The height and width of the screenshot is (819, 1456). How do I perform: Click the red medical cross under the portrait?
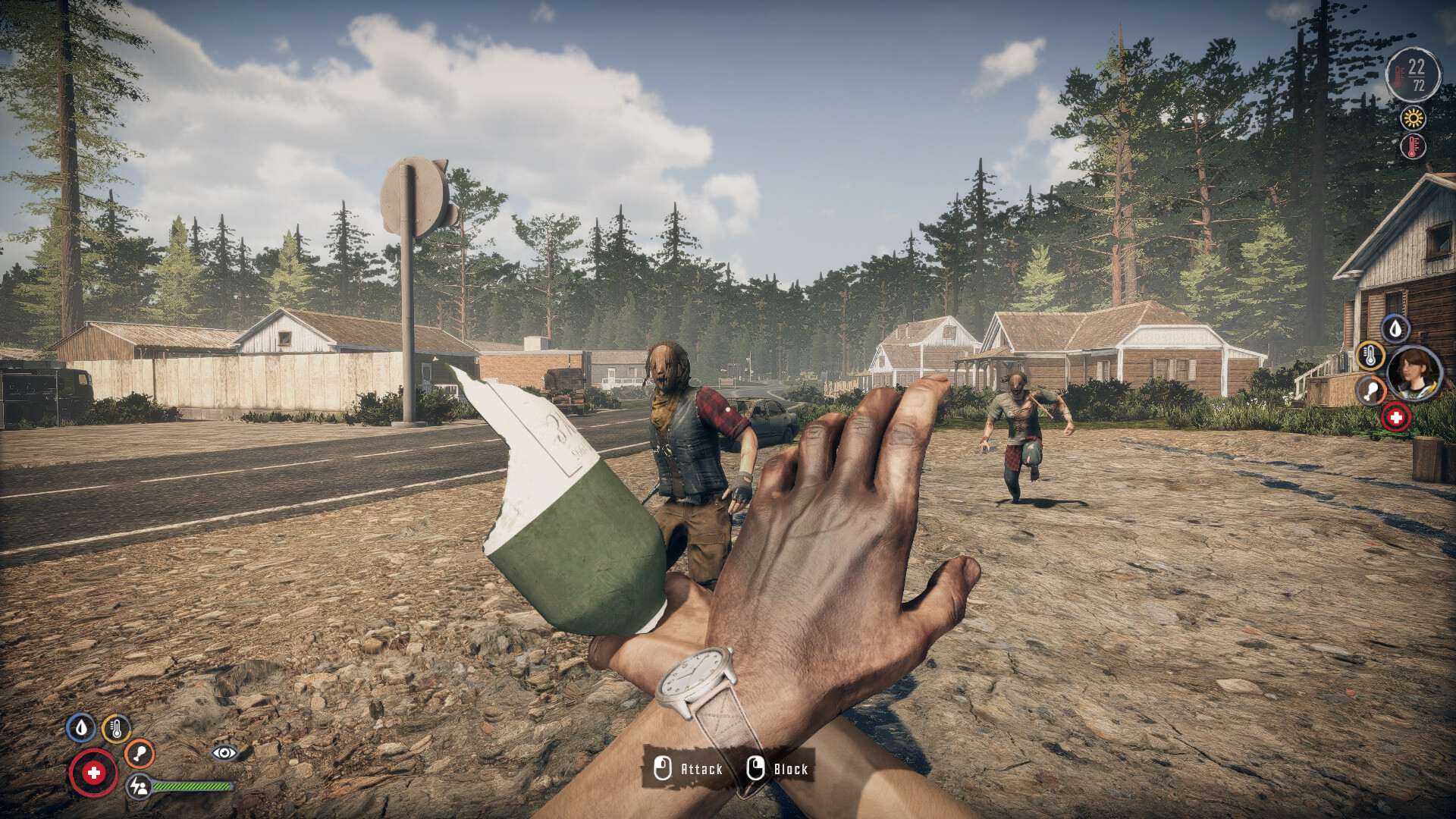1396,416
